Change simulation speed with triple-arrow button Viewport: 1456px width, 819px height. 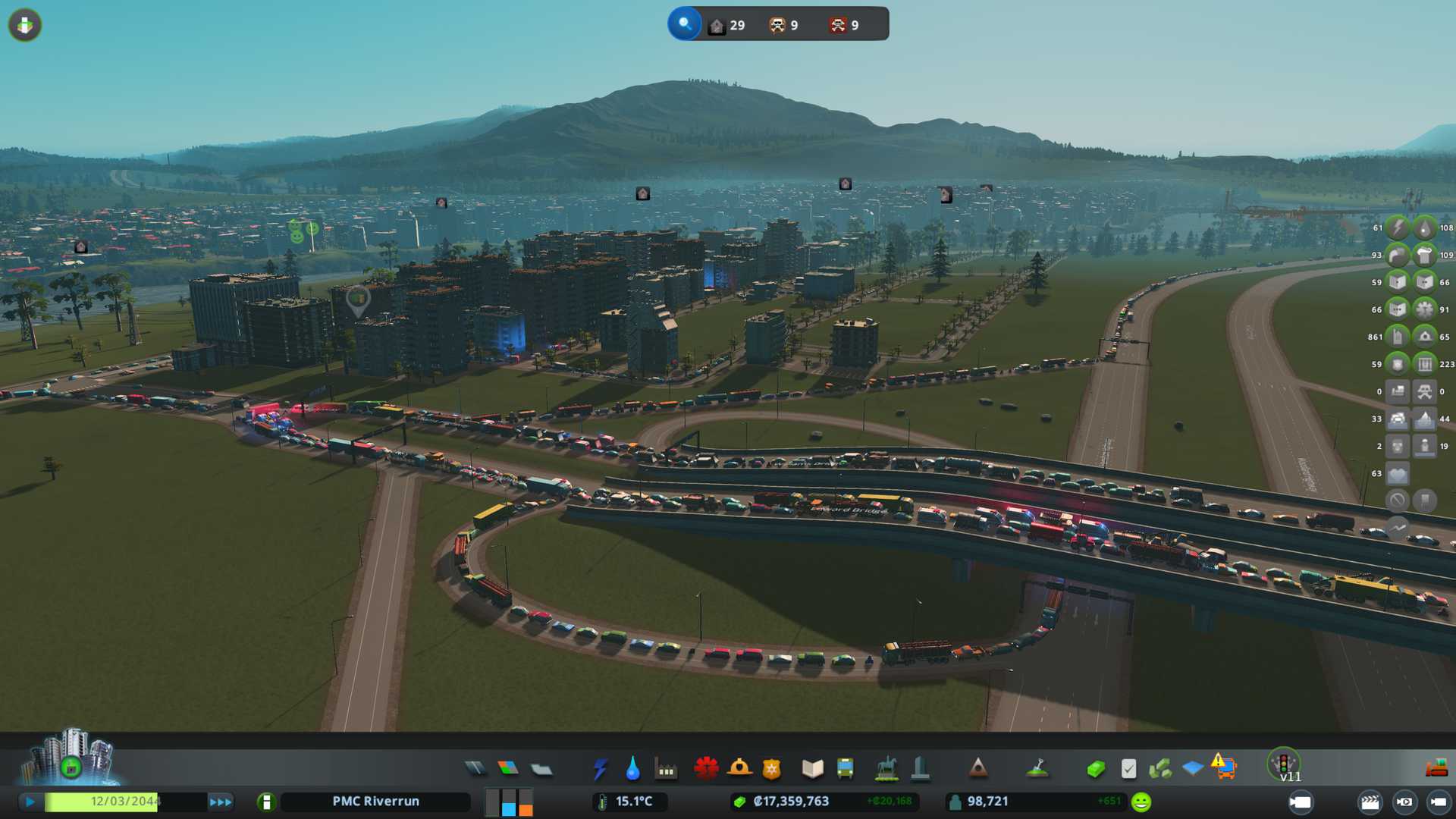[221, 802]
